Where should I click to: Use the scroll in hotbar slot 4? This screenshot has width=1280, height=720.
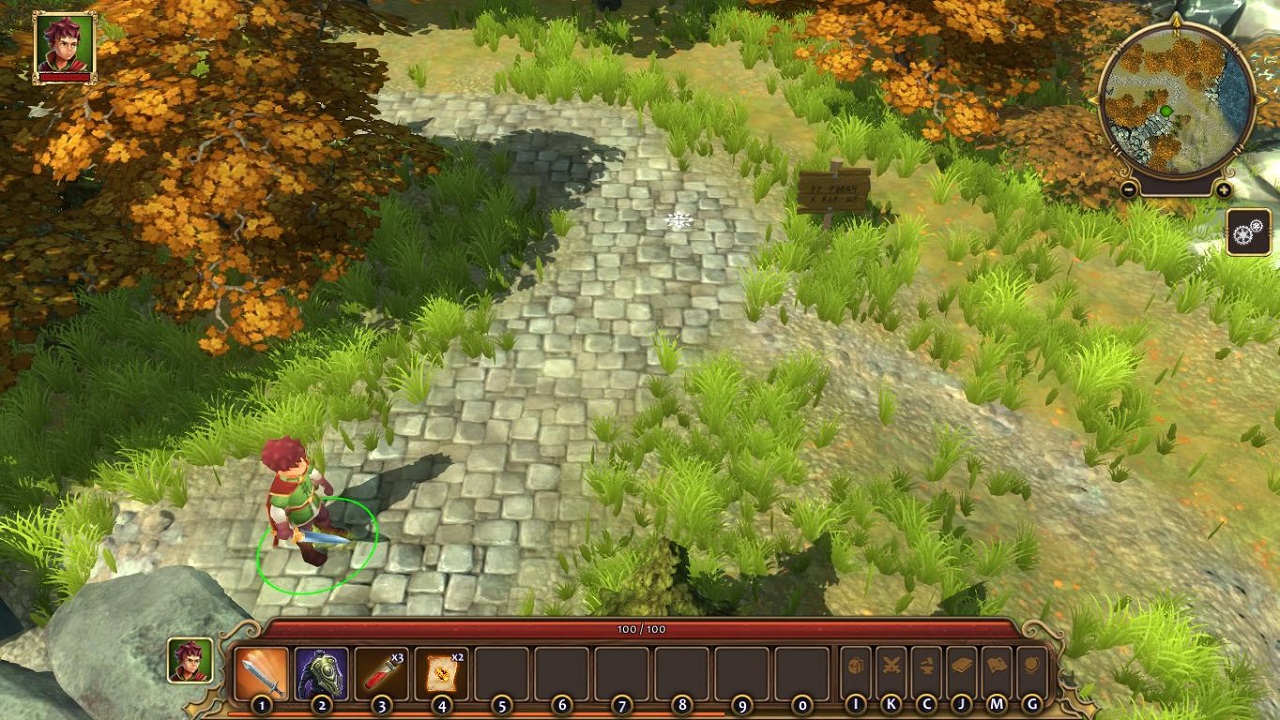tap(442, 673)
